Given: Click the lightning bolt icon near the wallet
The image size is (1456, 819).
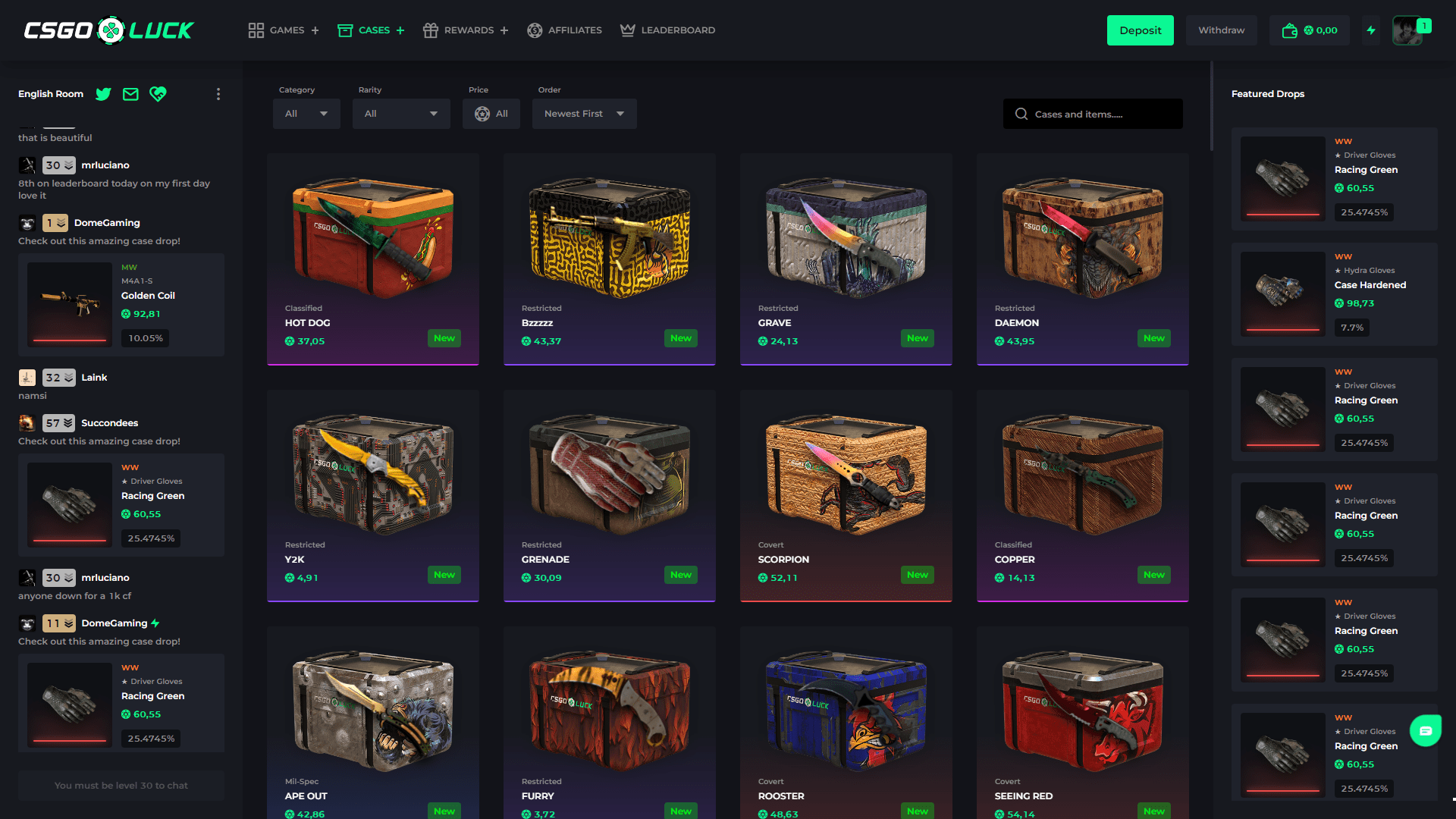Looking at the screenshot, I should point(1371,30).
